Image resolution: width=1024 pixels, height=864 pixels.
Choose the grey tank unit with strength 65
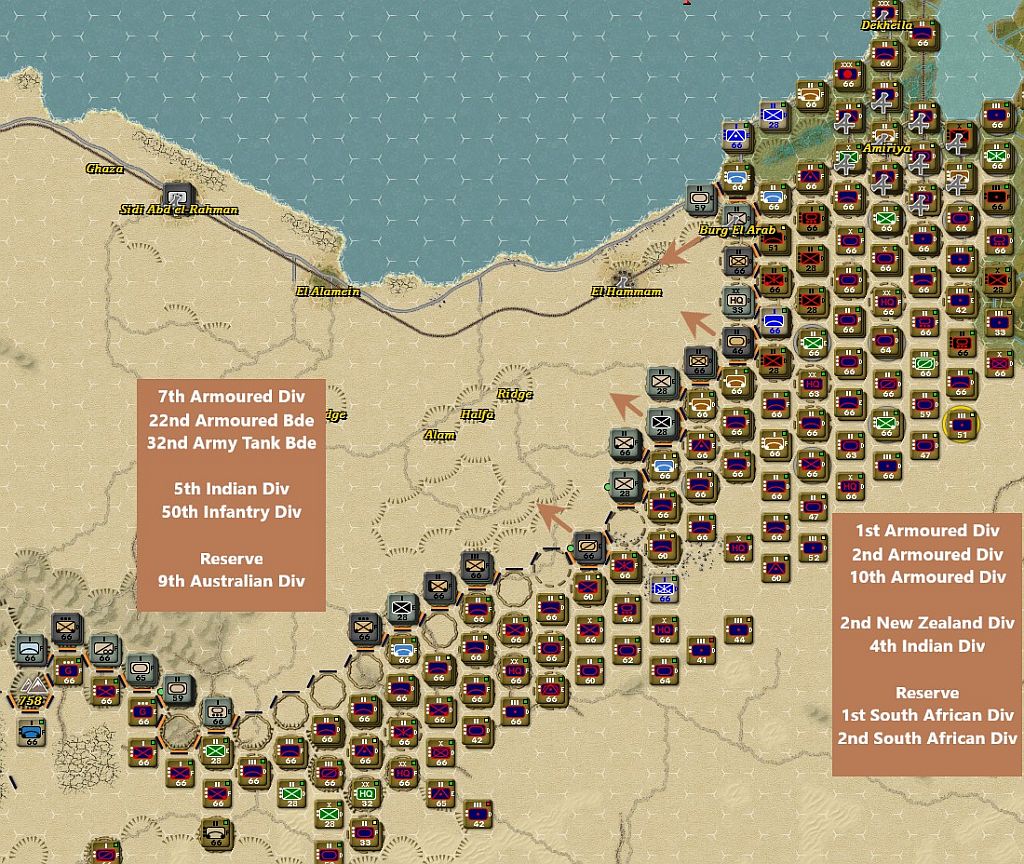[x=141, y=669]
